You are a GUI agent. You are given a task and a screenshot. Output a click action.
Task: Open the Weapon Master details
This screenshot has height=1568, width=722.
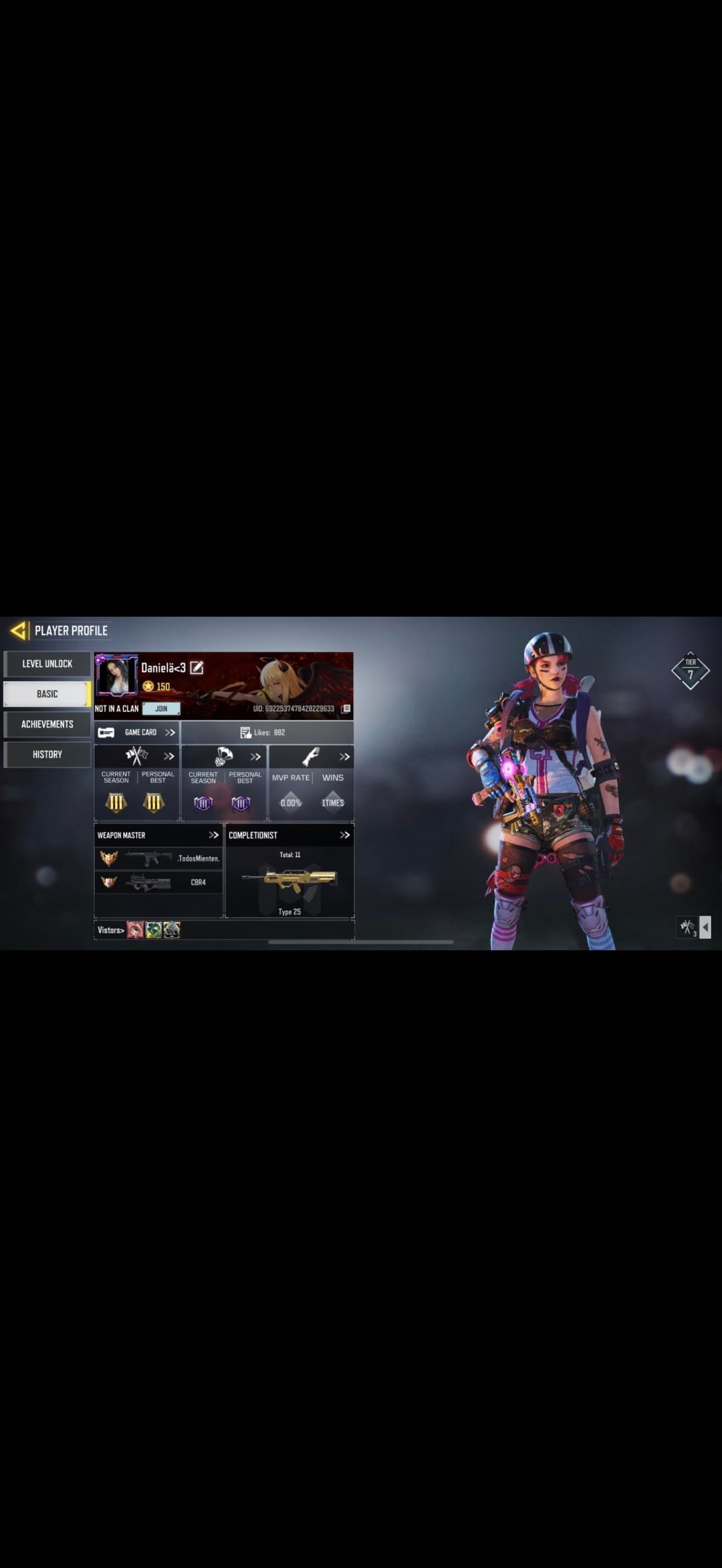[x=213, y=835]
